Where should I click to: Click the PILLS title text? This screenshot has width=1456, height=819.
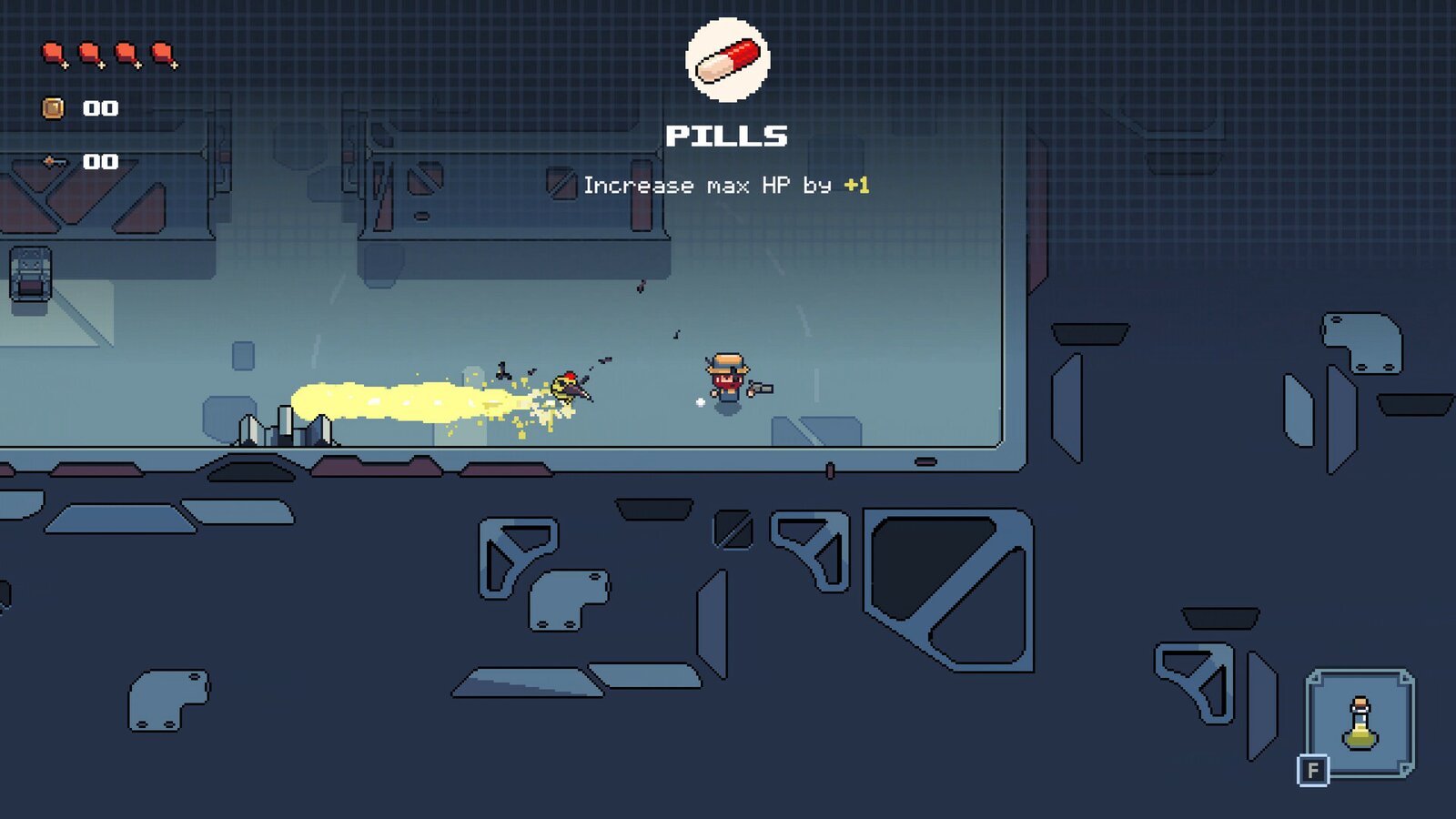(726, 136)
